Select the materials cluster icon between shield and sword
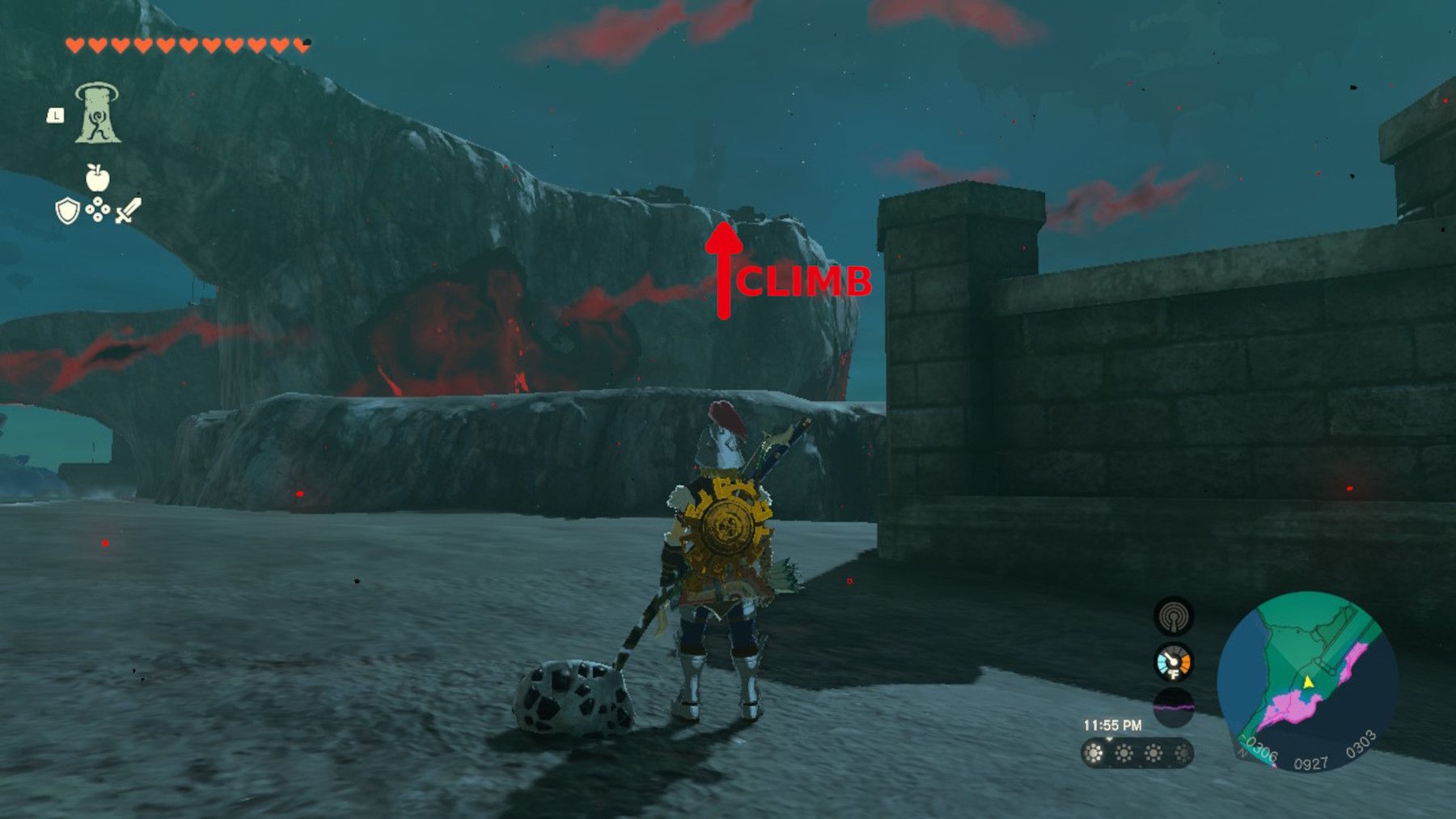 pos(98,209)
